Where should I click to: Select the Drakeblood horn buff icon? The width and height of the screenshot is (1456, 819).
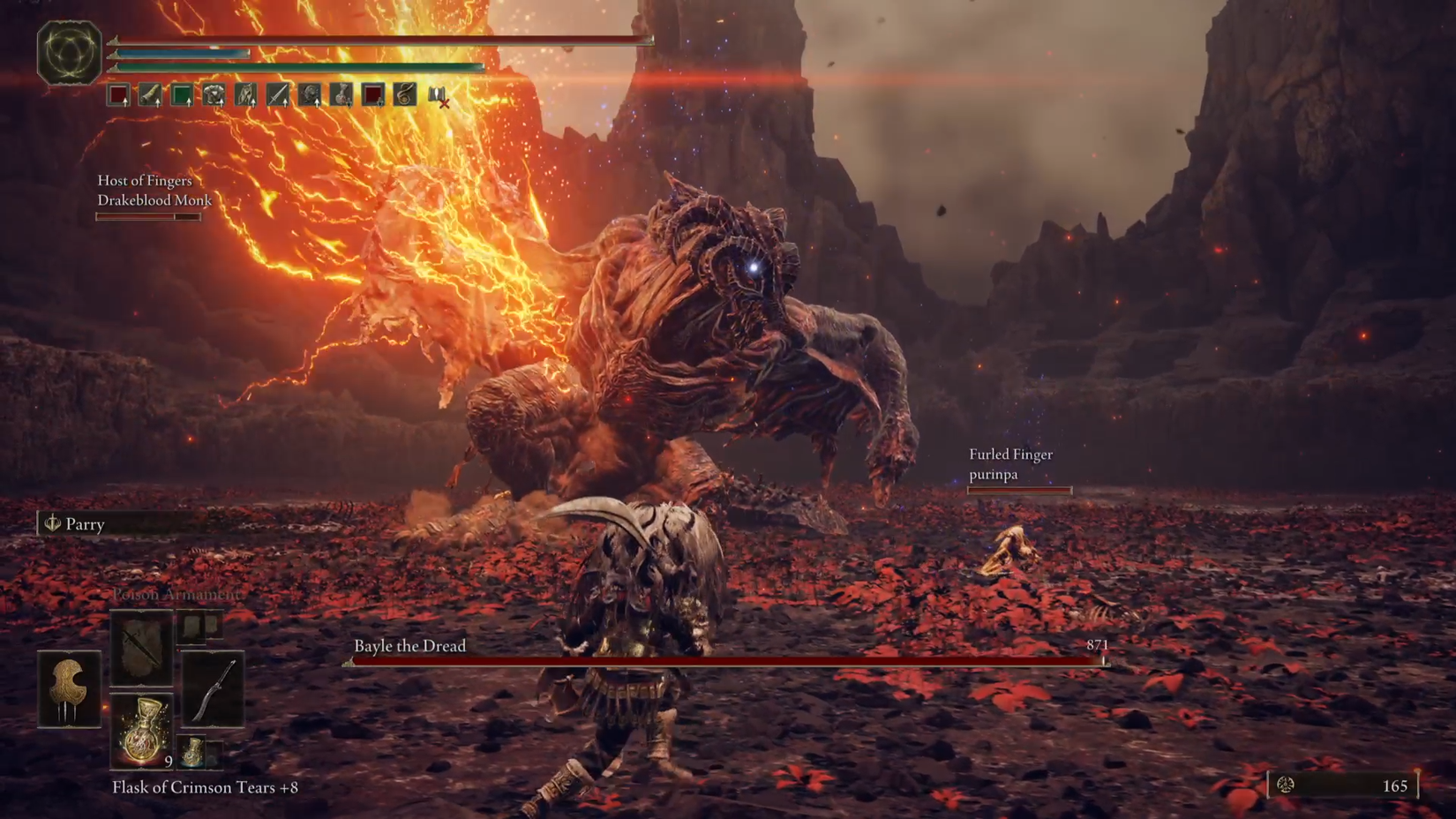click(150, 94)
